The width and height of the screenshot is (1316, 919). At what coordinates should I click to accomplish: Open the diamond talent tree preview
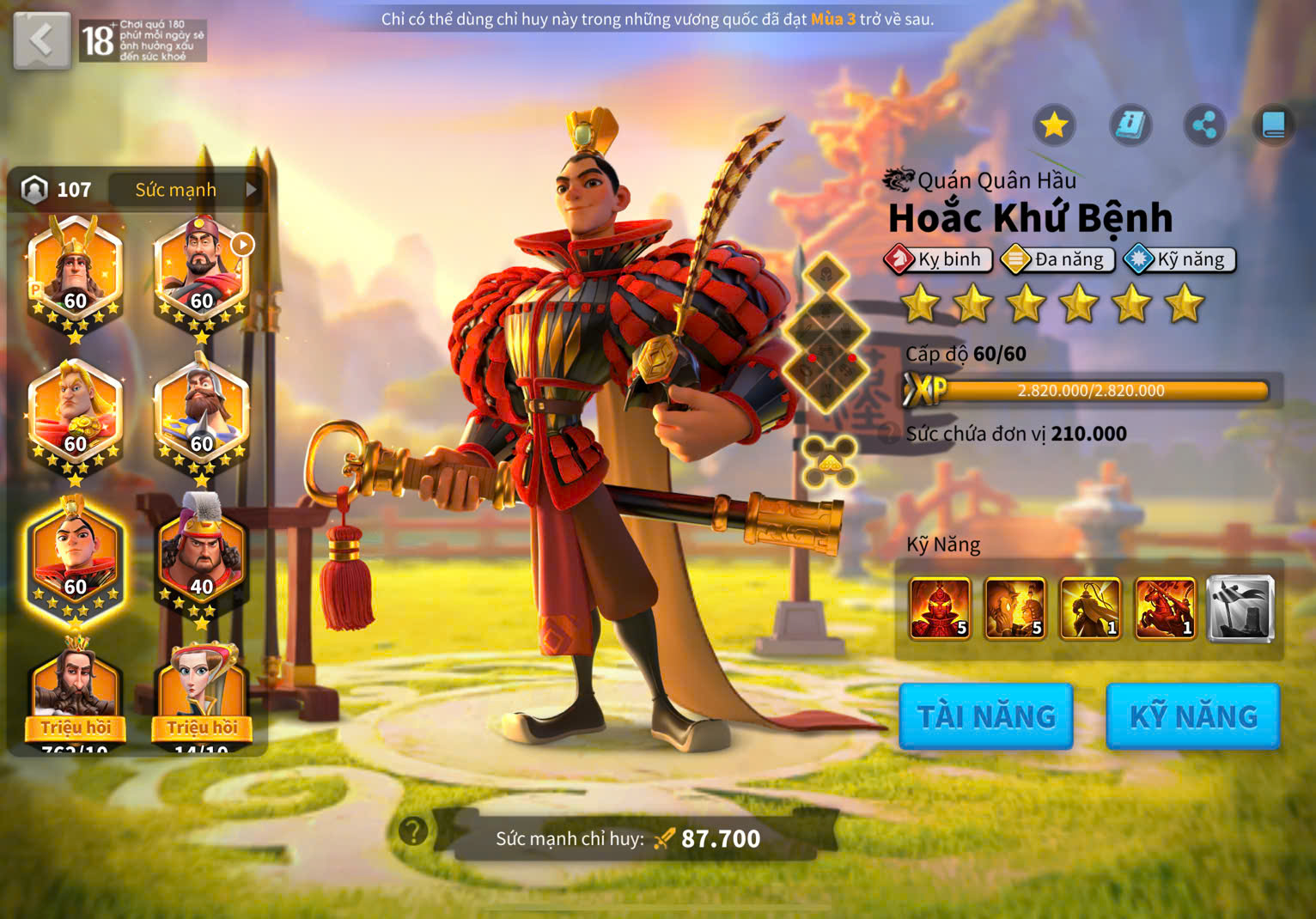(x=826, y=335)
